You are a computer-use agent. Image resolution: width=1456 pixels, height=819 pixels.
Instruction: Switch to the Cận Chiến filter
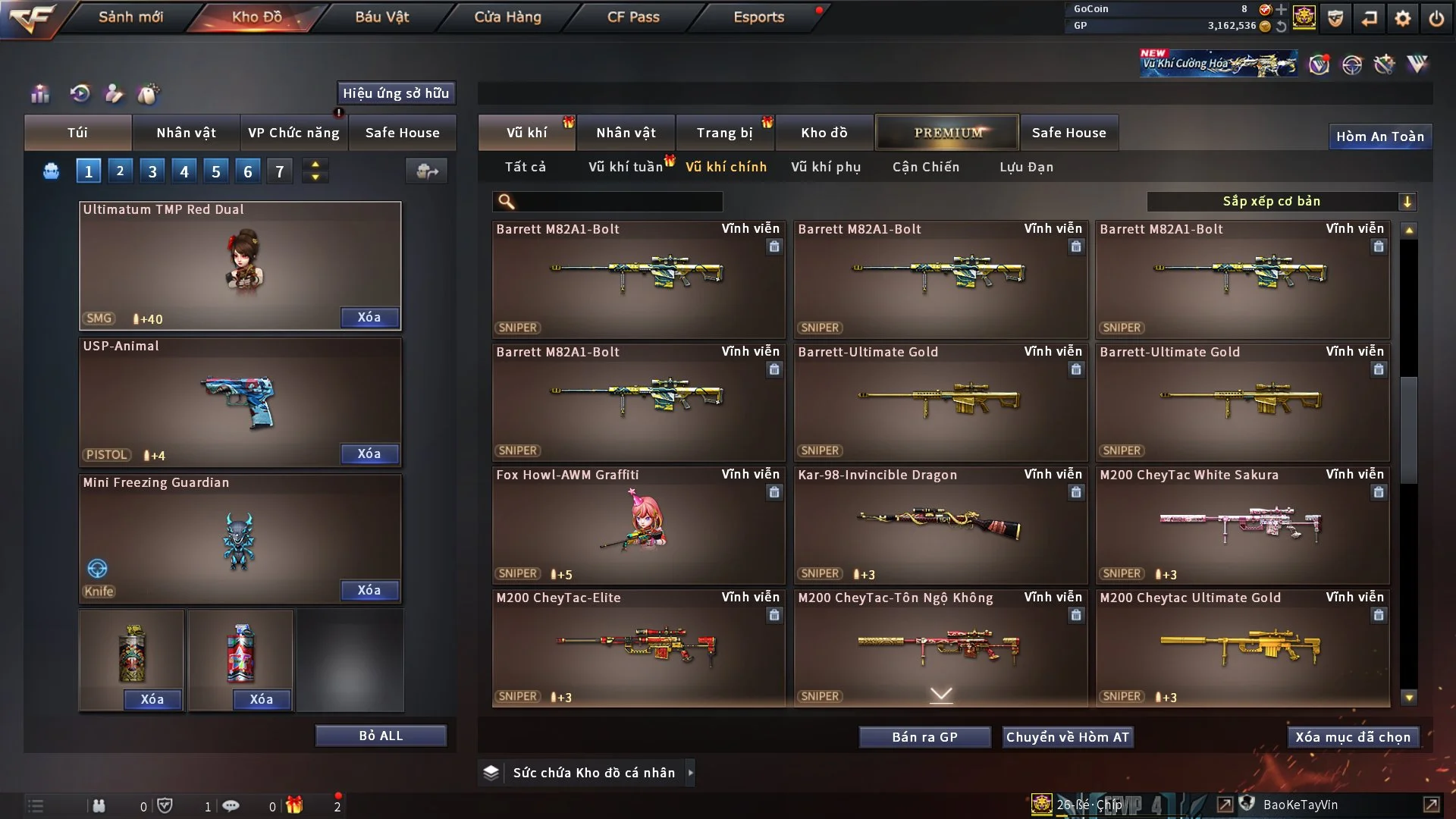click(x=926, y=167)
